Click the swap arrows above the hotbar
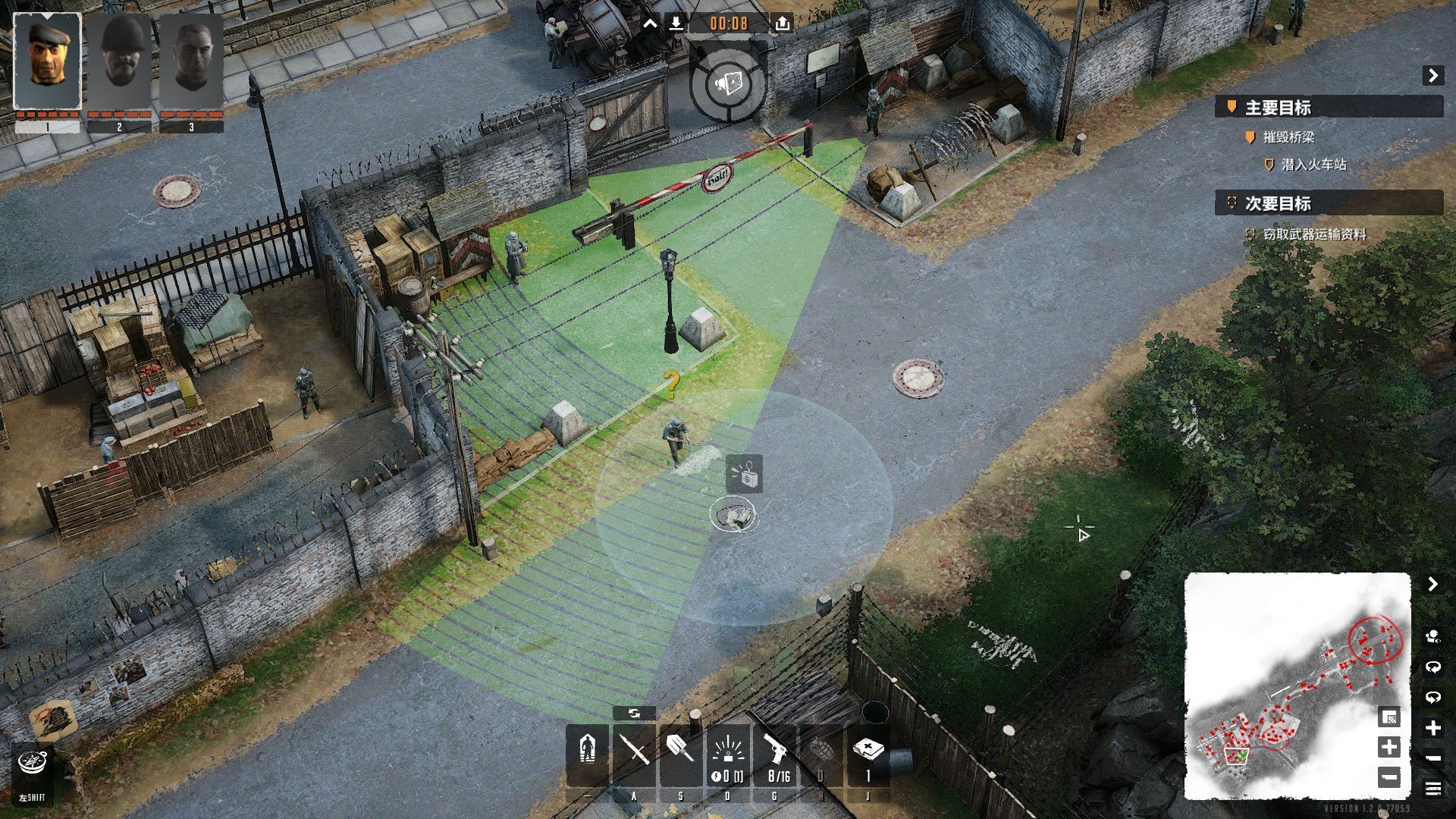The image size is (1456, 819). (634, 714)
